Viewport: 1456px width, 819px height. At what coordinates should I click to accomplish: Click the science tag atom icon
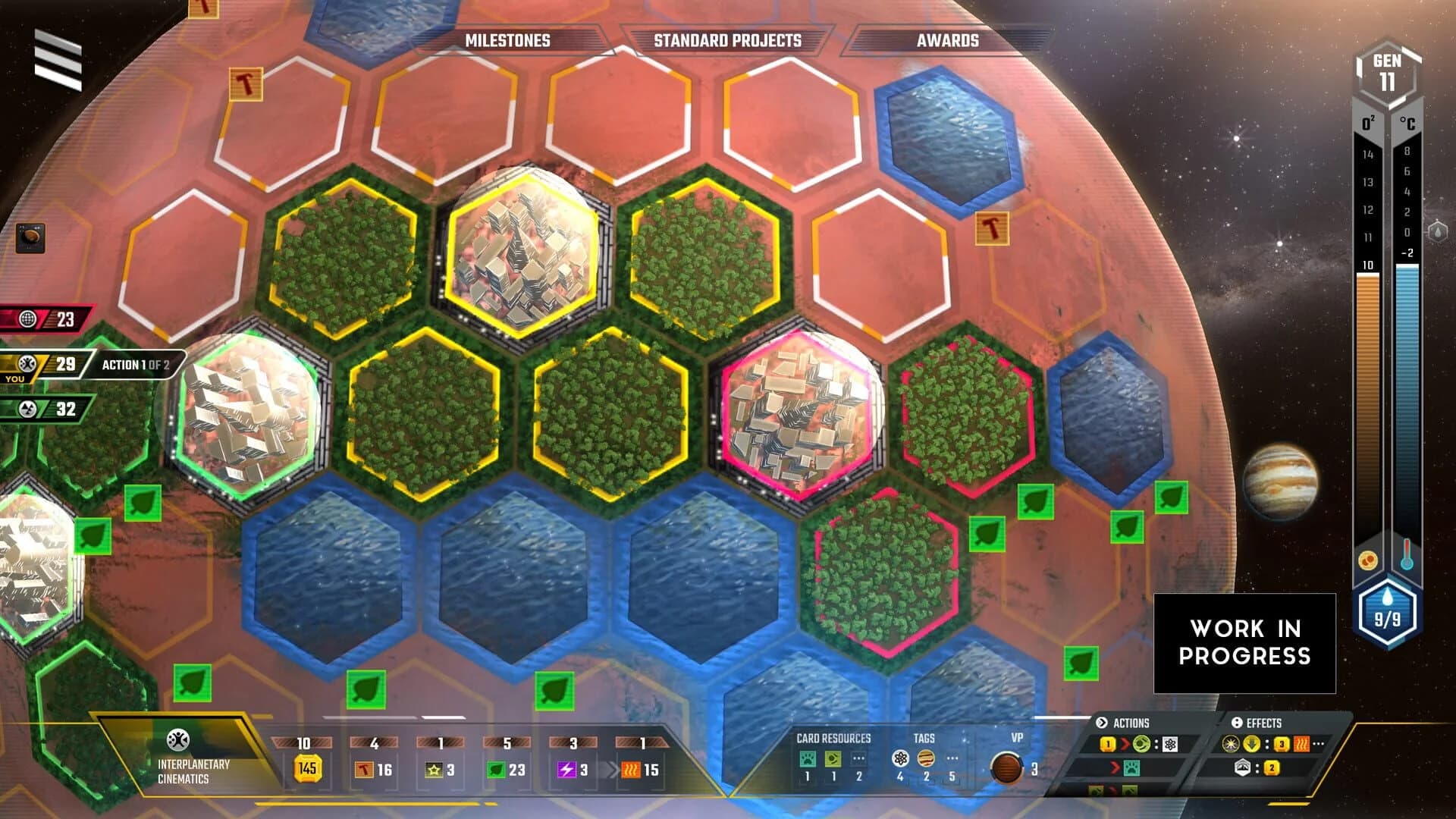[901, 758]
